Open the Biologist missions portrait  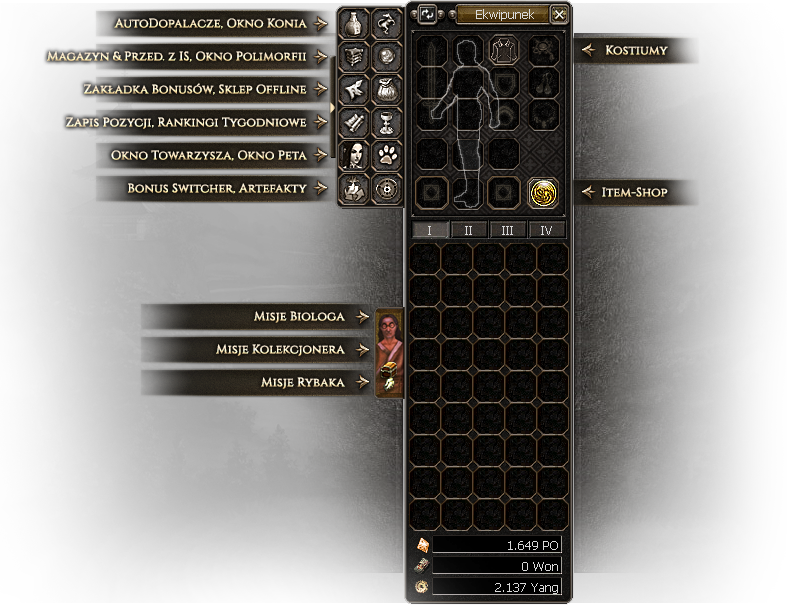tap(389, 330)
